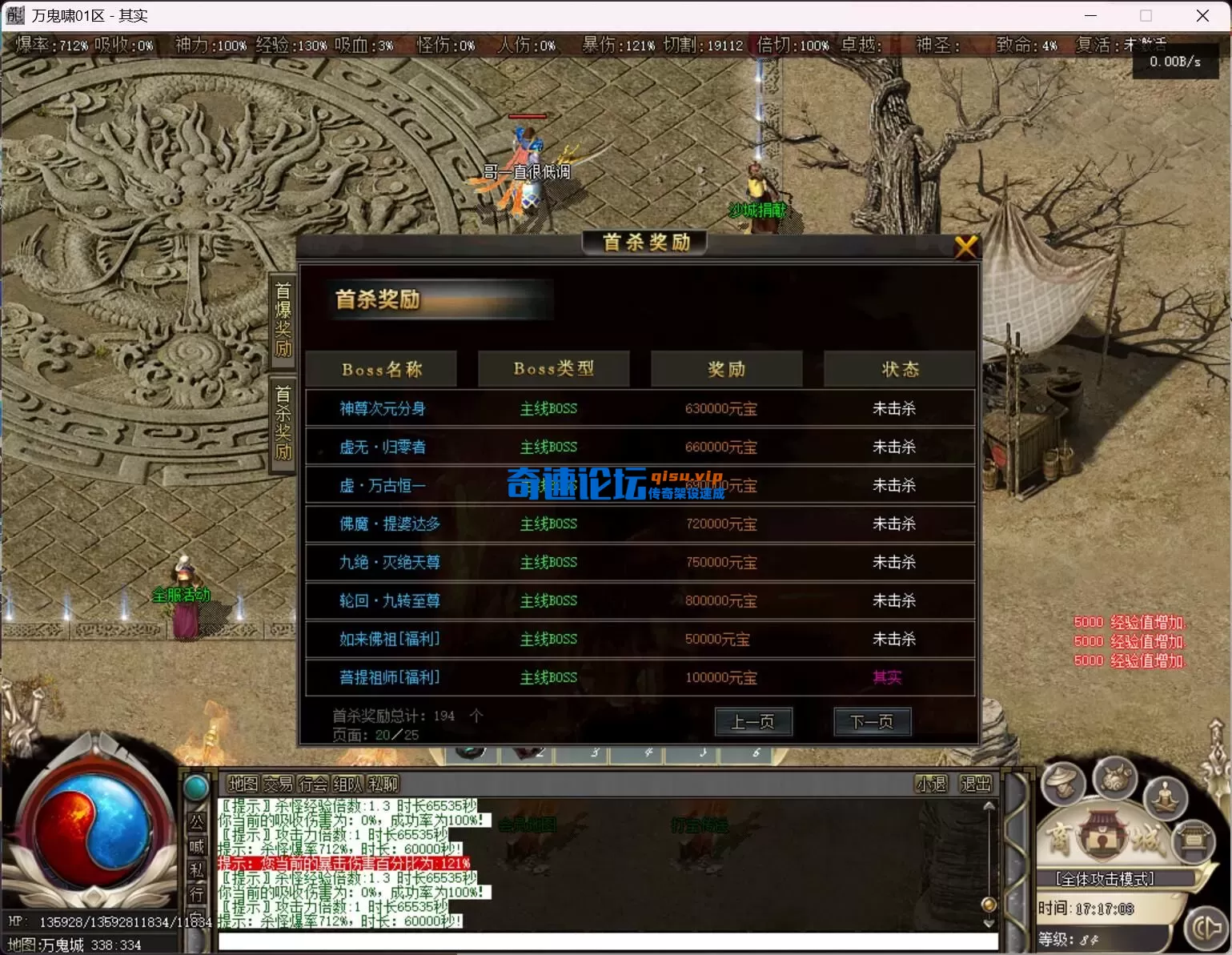Click the teal gem icon beside the chat panel

pyautogui.click(x=195, y=785)
